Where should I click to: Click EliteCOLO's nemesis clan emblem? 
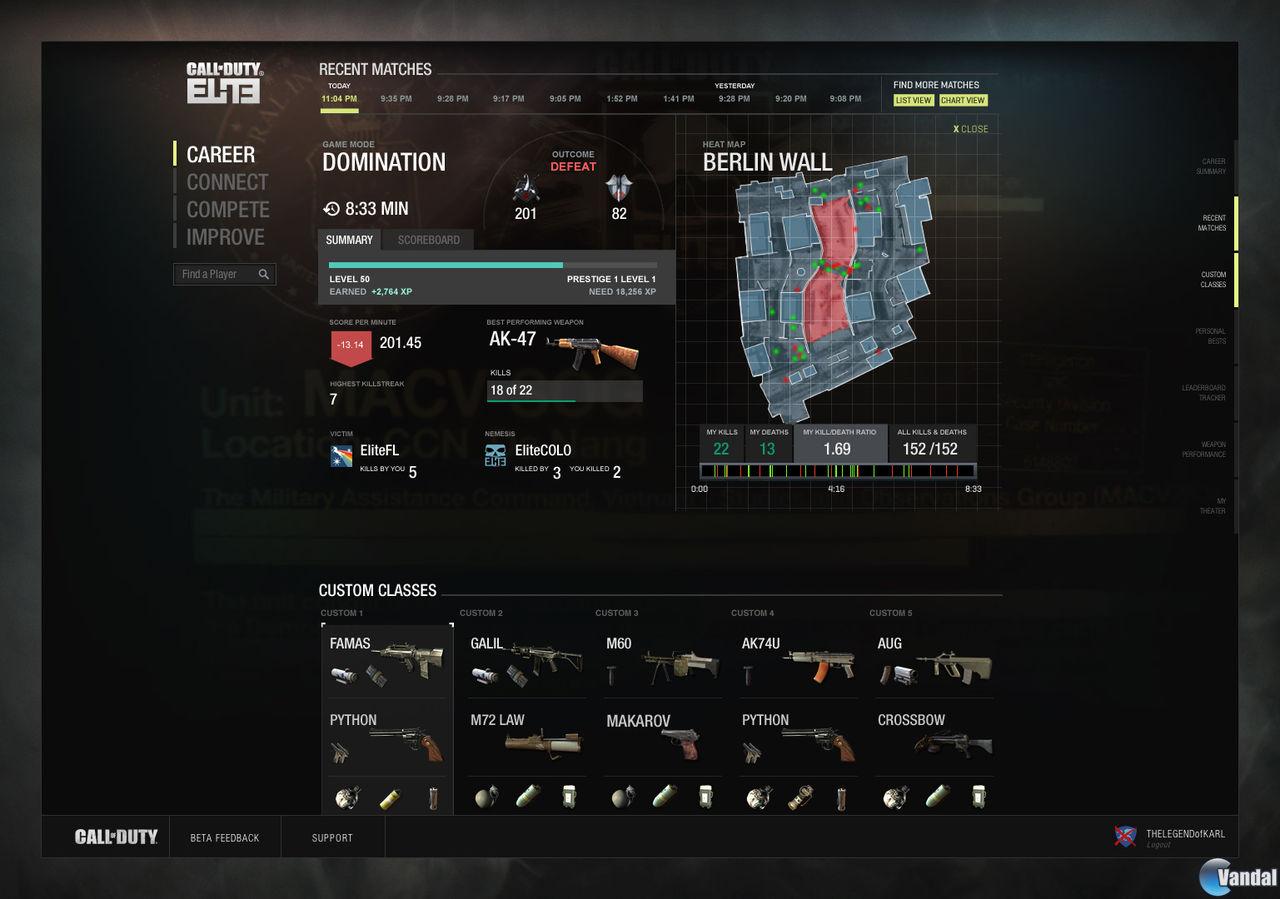[x=494, y=453]
